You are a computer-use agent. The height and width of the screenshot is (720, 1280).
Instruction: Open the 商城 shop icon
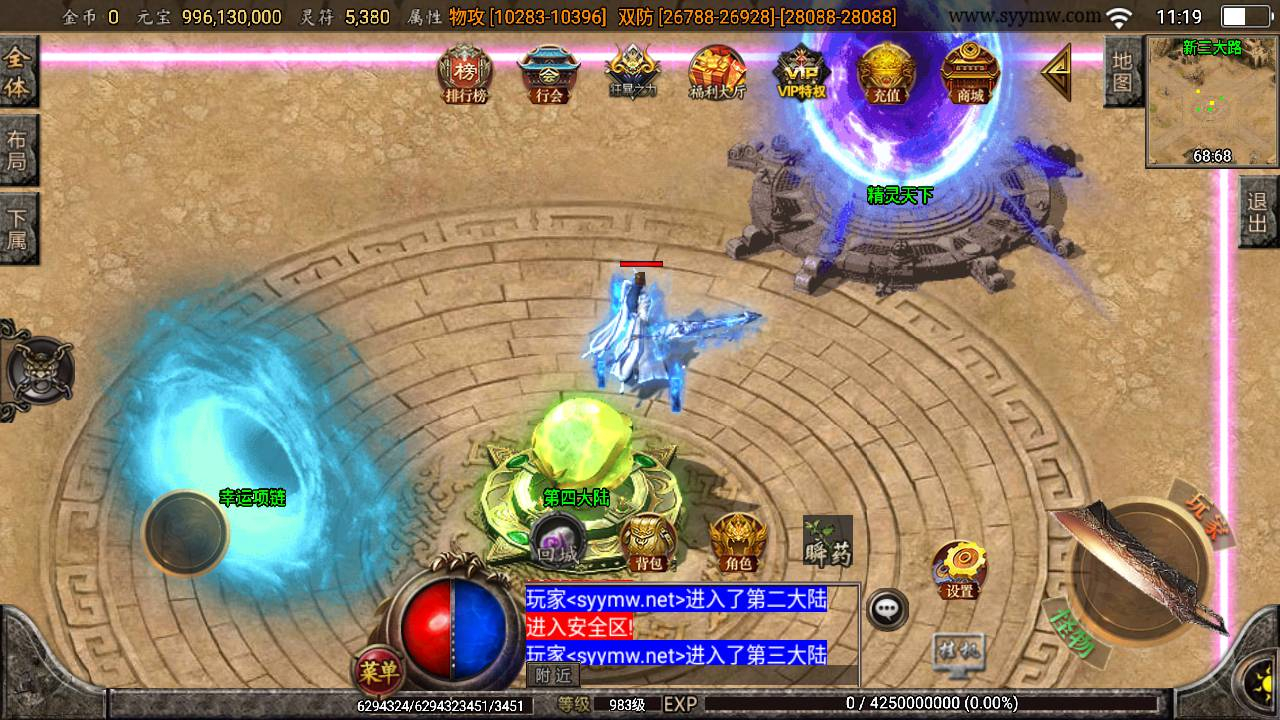click(970, 74)
